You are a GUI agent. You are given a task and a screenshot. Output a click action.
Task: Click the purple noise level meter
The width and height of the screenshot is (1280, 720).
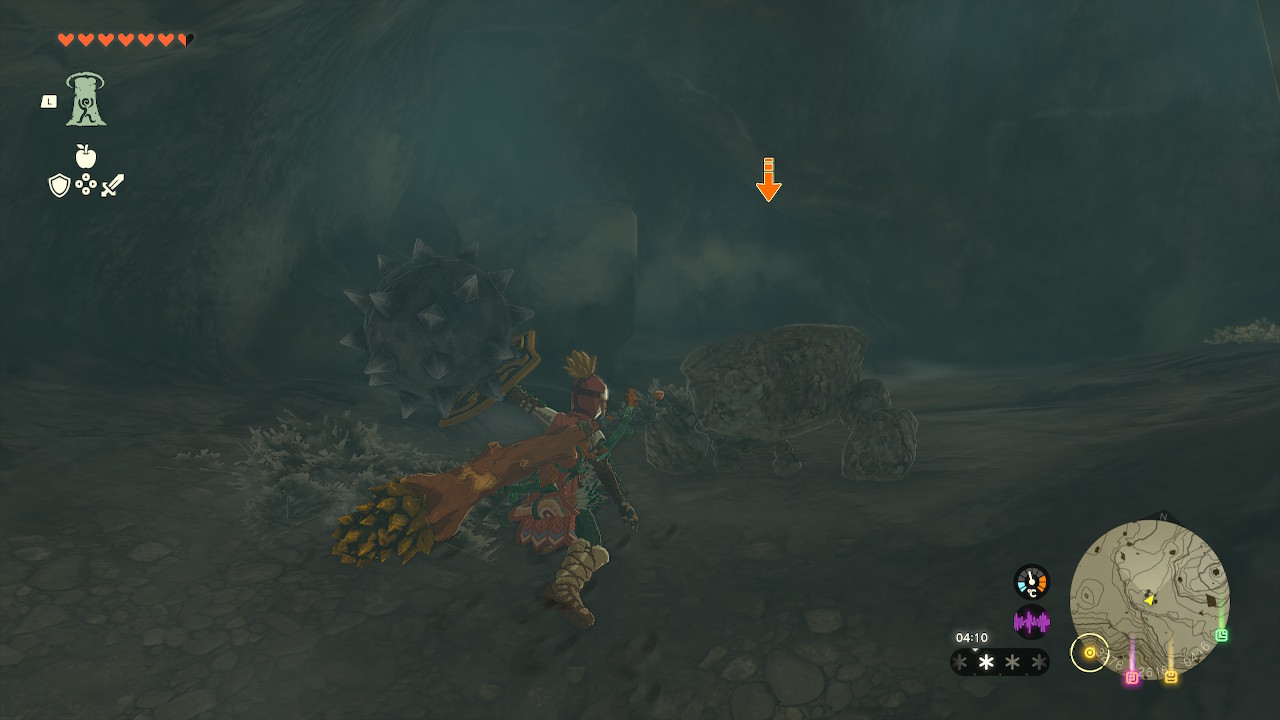click(x=1031, y=620)
